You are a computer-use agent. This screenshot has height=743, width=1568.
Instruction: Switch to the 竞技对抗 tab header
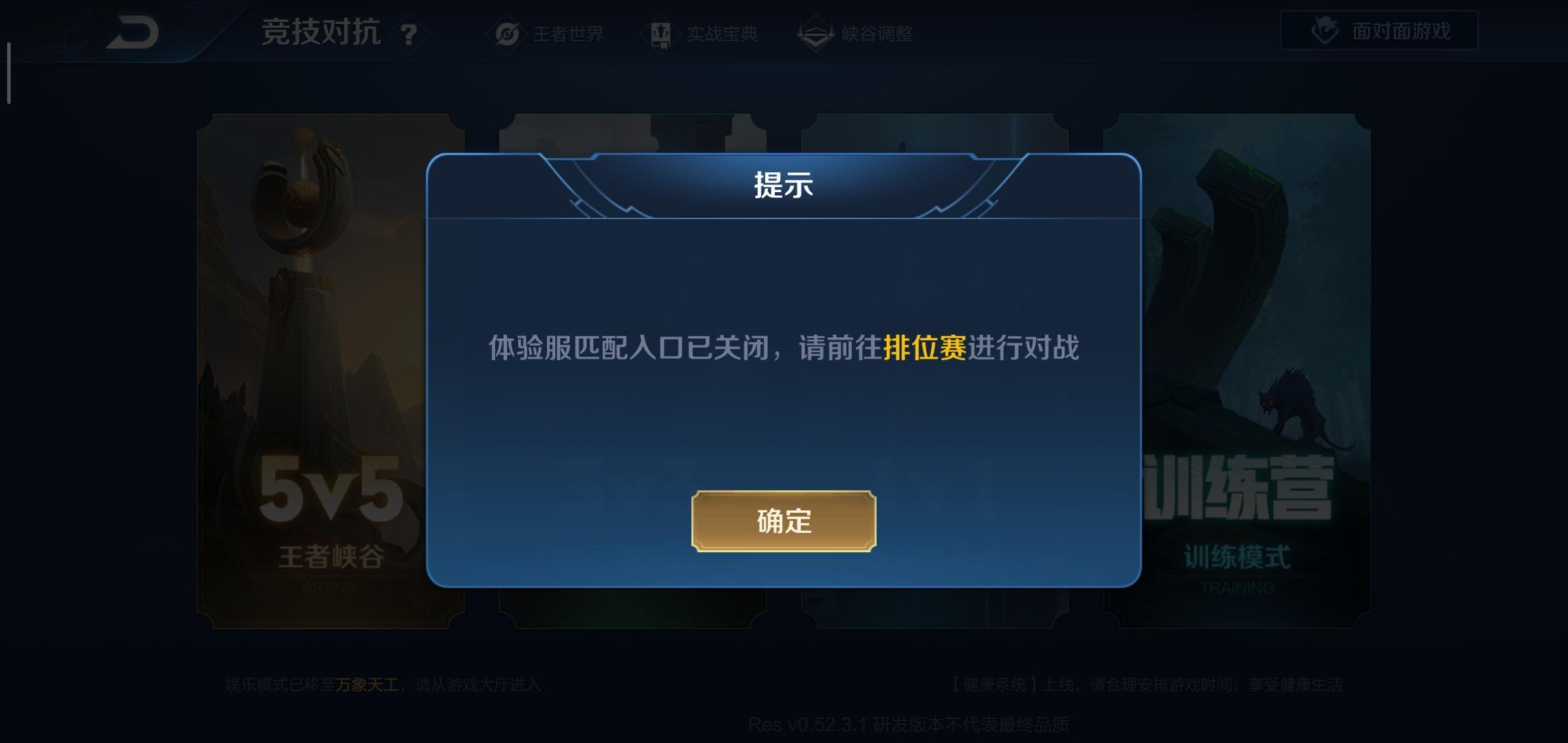tap(322, 33)
